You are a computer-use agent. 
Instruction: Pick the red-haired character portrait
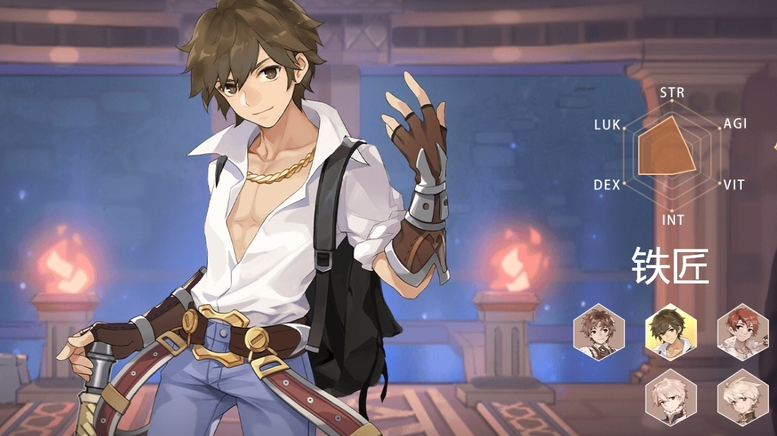click(x=743, y=332)
